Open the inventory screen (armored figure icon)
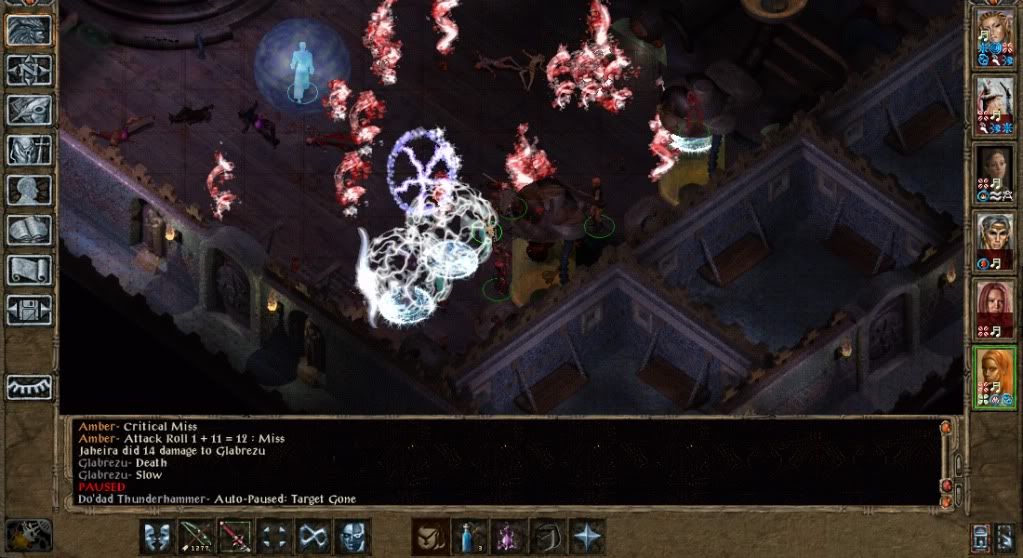1023x558 pixels. pos(29,150)
